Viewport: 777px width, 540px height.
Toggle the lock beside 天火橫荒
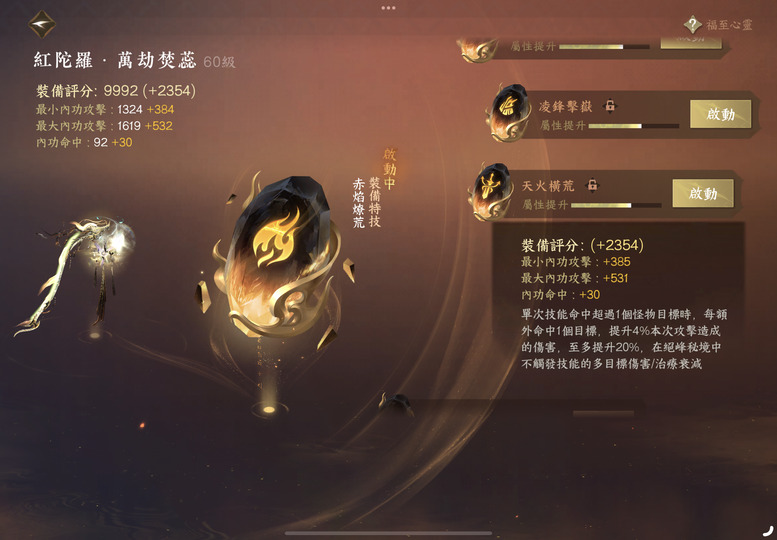tap(592, 185)
